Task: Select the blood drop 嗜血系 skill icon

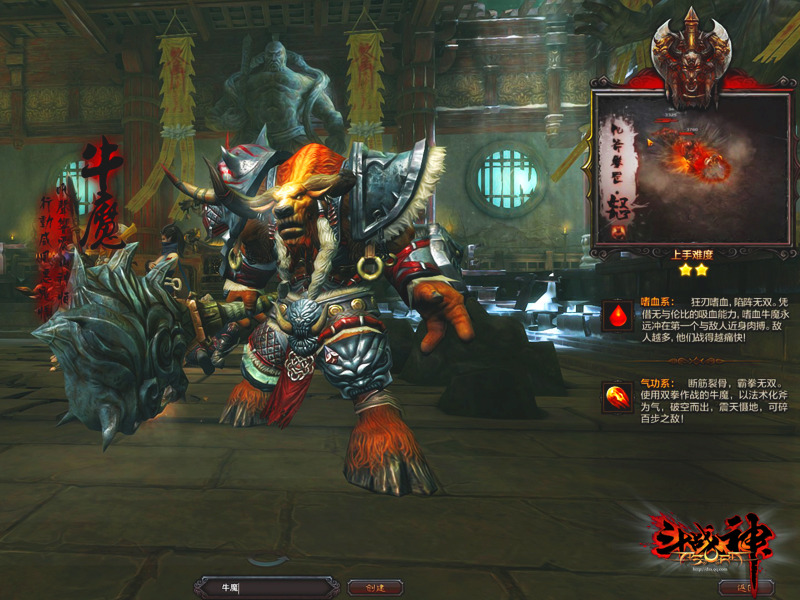Action: point(618,318)
